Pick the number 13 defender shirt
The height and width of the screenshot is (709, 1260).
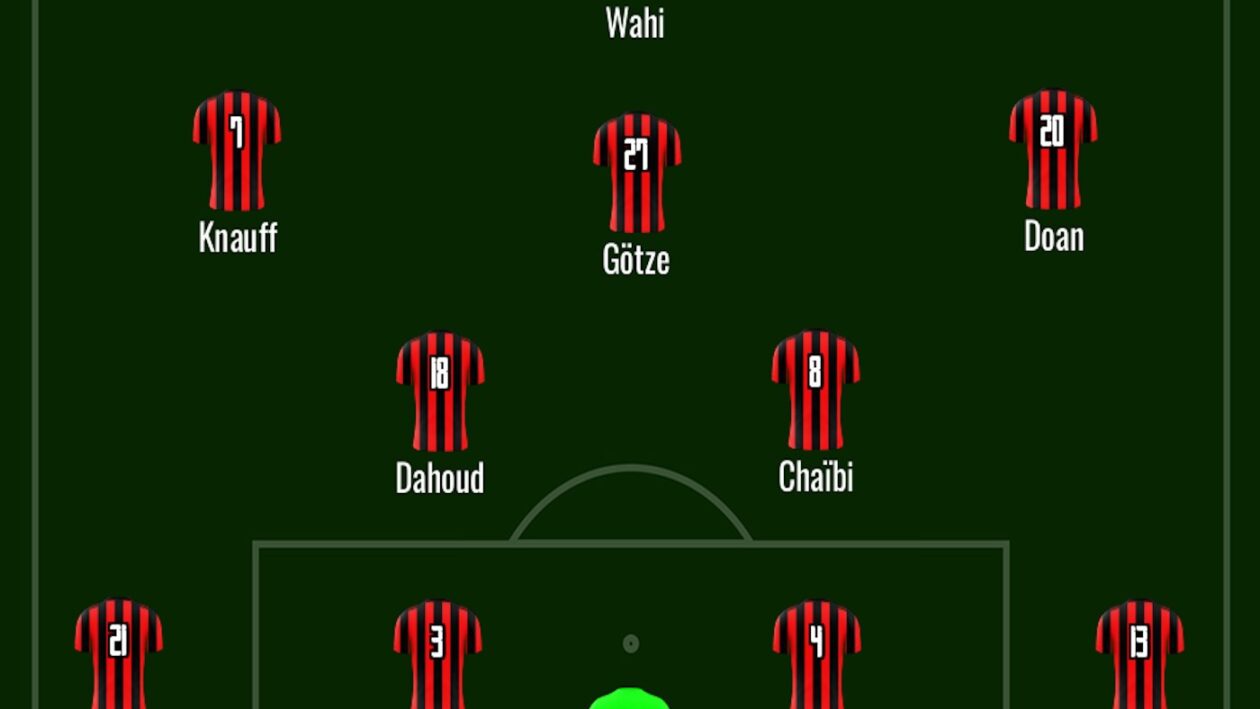[x=1140, y=655]
